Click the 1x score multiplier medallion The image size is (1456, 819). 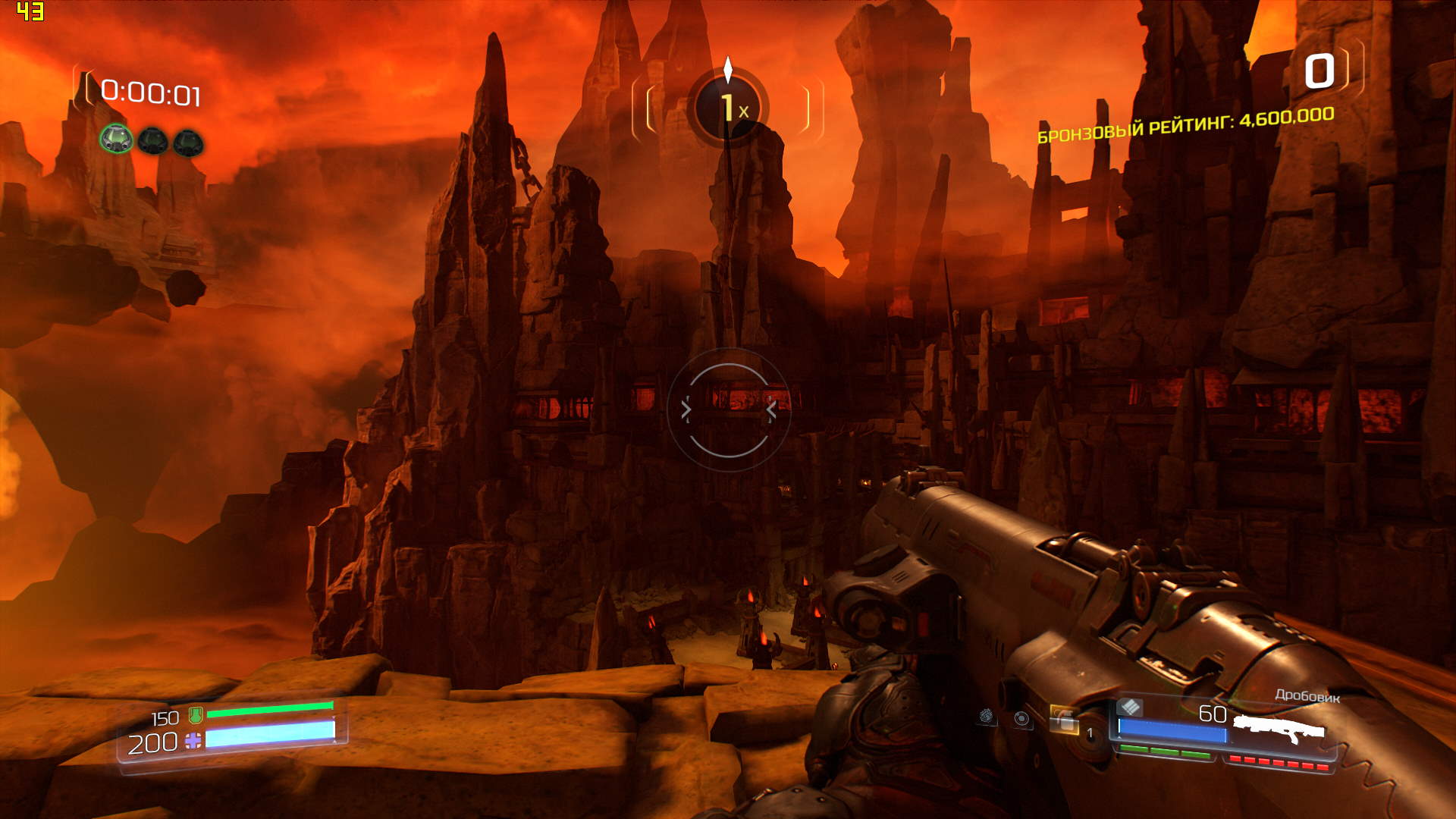pyautogui.click(x=728, y=107)
